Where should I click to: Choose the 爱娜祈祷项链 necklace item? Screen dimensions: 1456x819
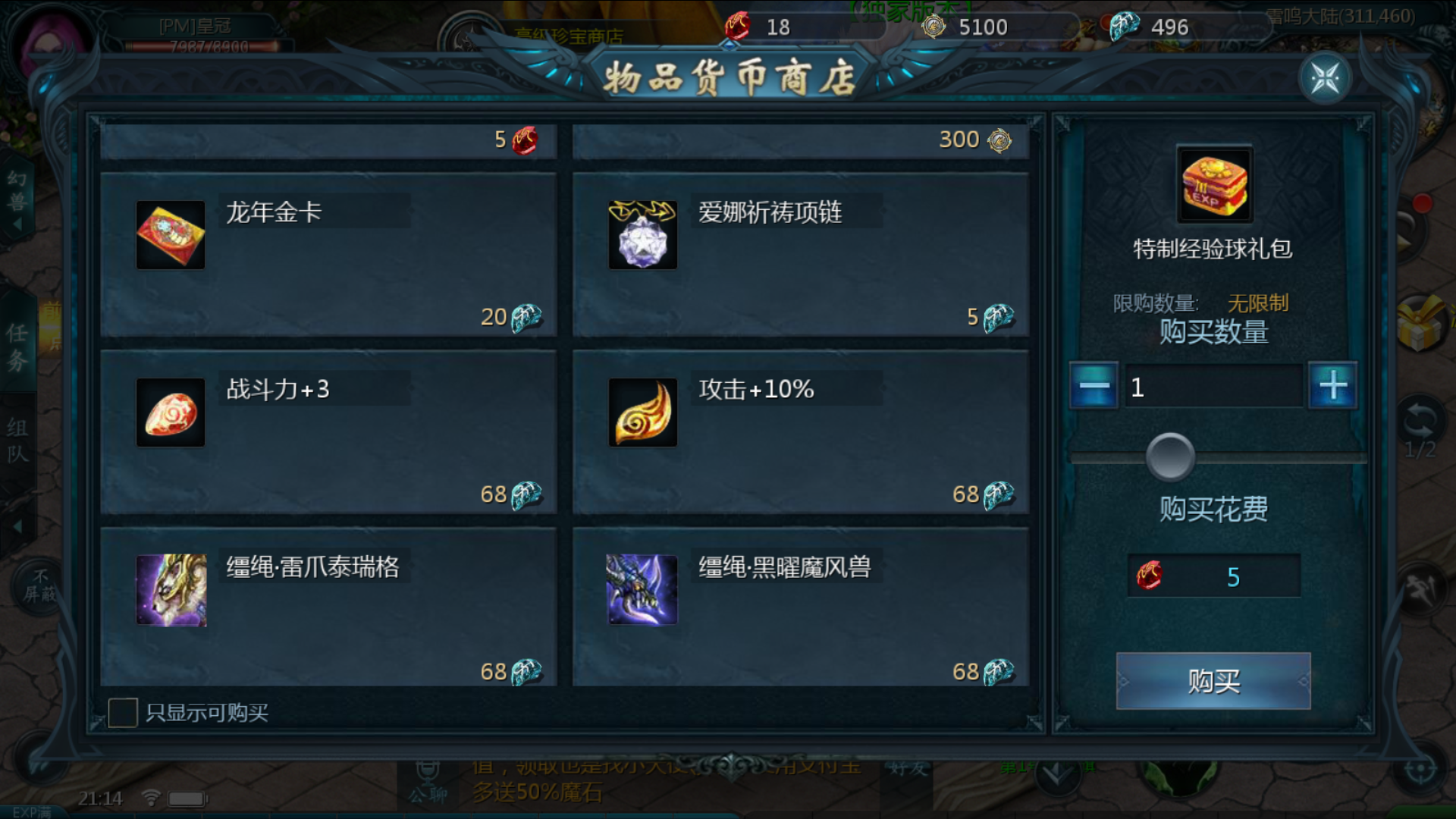[800, 255]
